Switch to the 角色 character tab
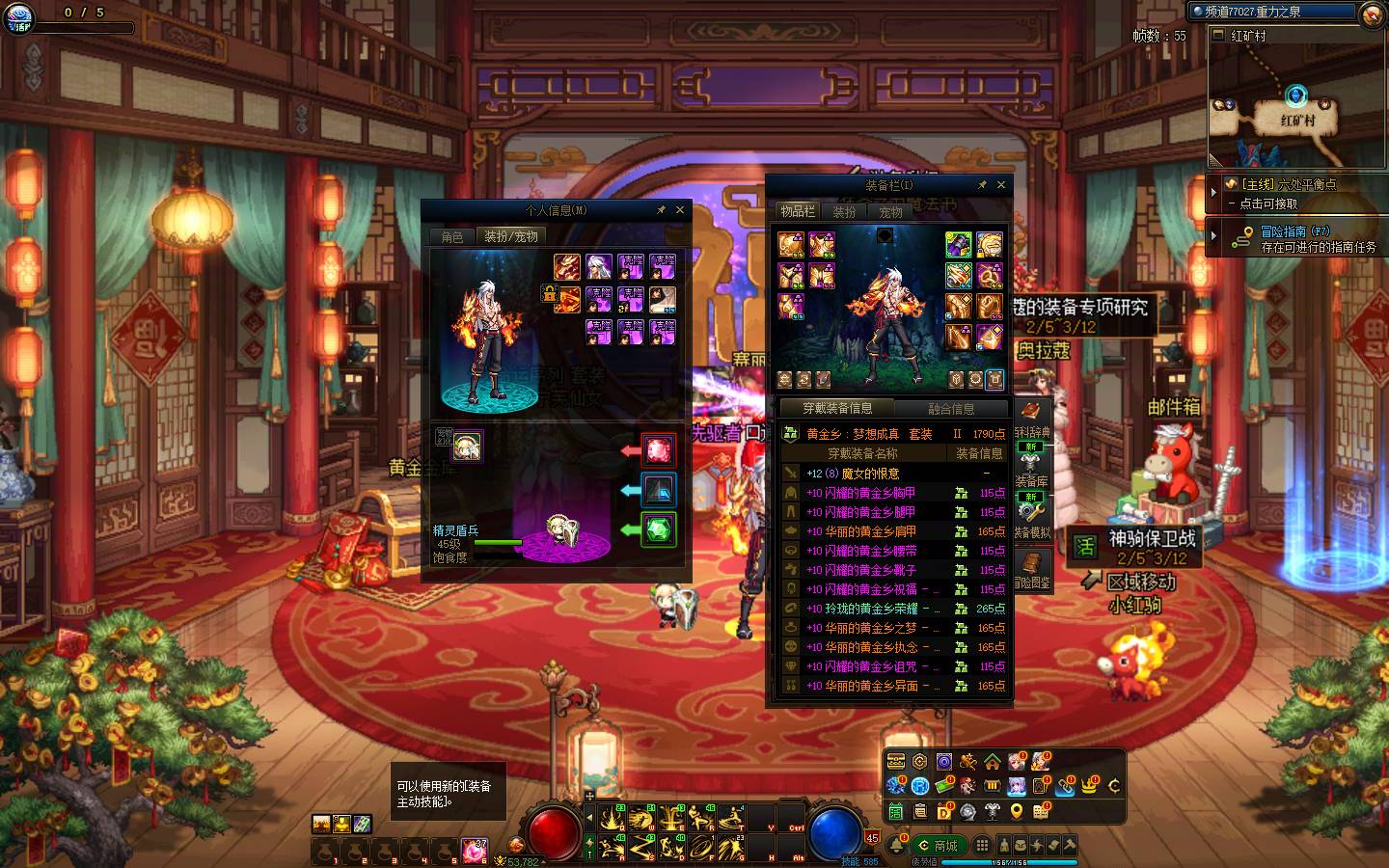Screen dimensions: 1389x868 coord(452,236)
